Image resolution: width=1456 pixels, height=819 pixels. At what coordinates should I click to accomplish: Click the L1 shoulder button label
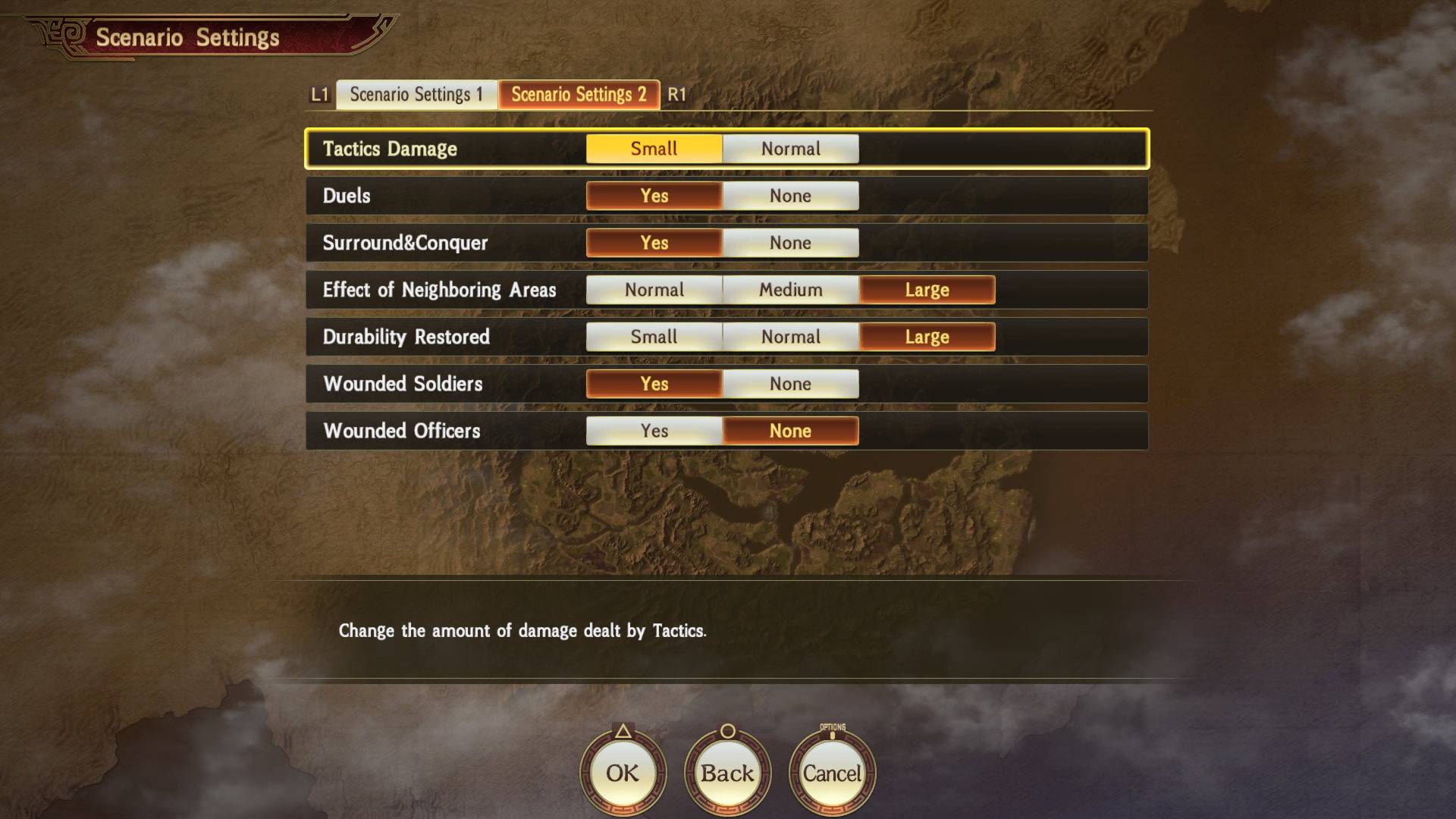pyautogui.click(x=318, y=96)
